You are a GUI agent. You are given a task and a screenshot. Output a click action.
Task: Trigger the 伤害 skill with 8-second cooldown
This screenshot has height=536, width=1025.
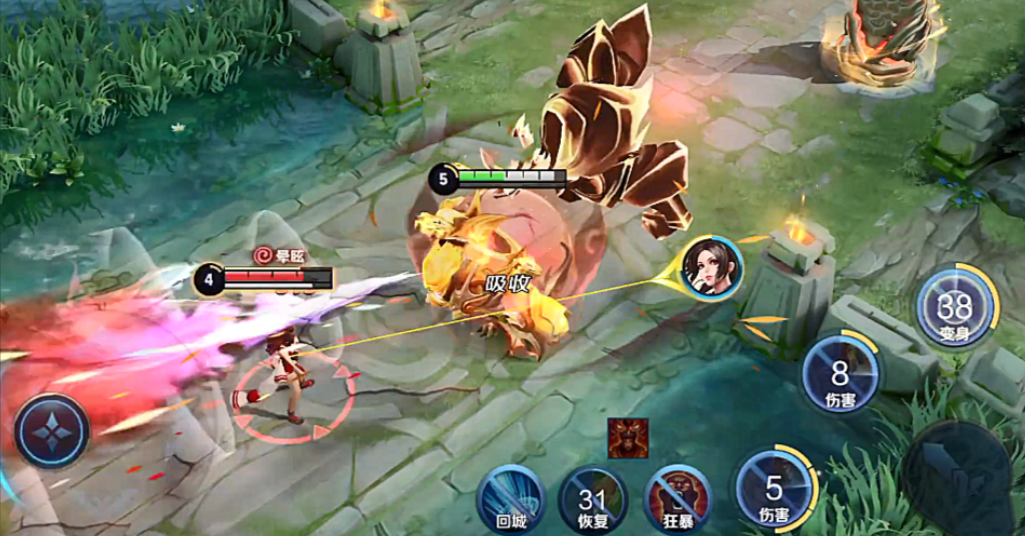point(840,376)
